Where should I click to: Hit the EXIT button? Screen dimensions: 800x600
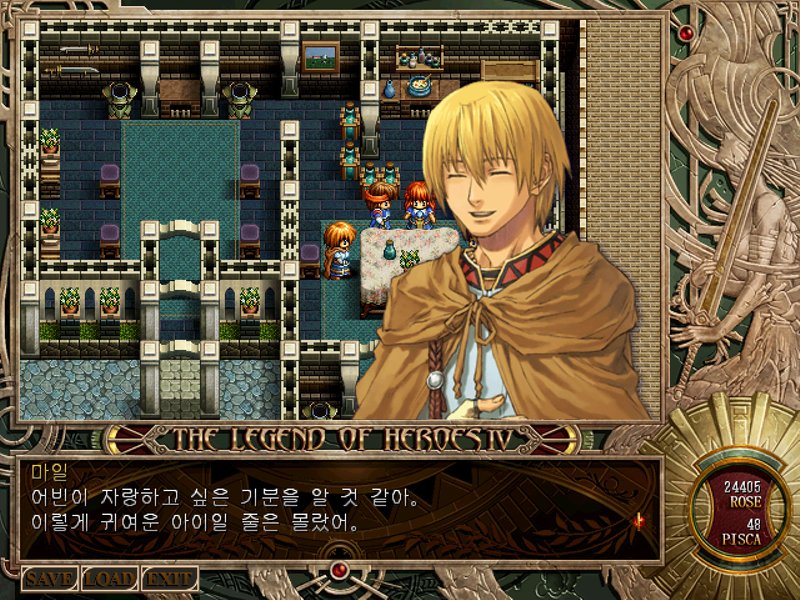(169, 578)
